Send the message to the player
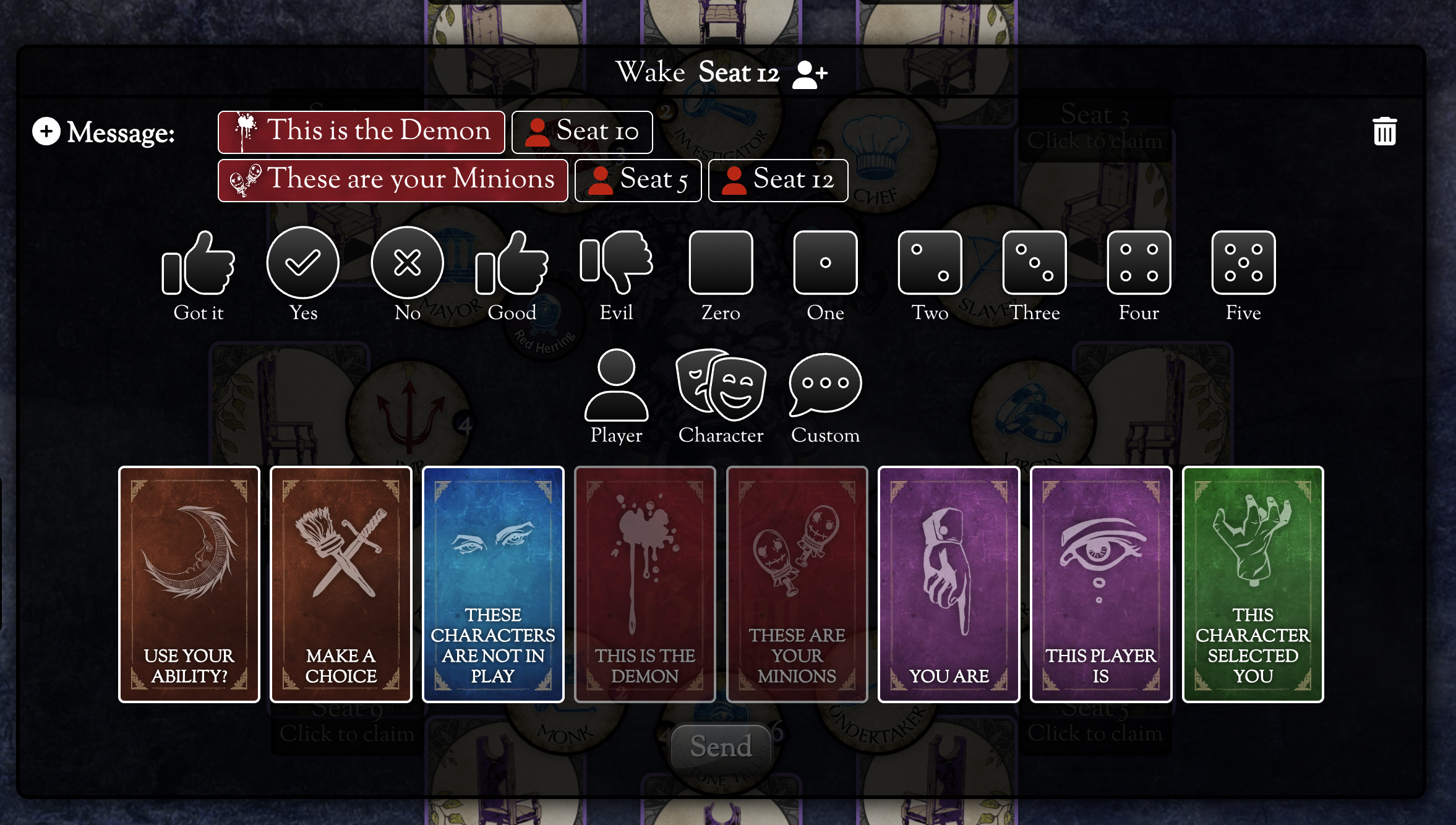This screenshot has height=825, width=1456. click(x=721, y=746)
